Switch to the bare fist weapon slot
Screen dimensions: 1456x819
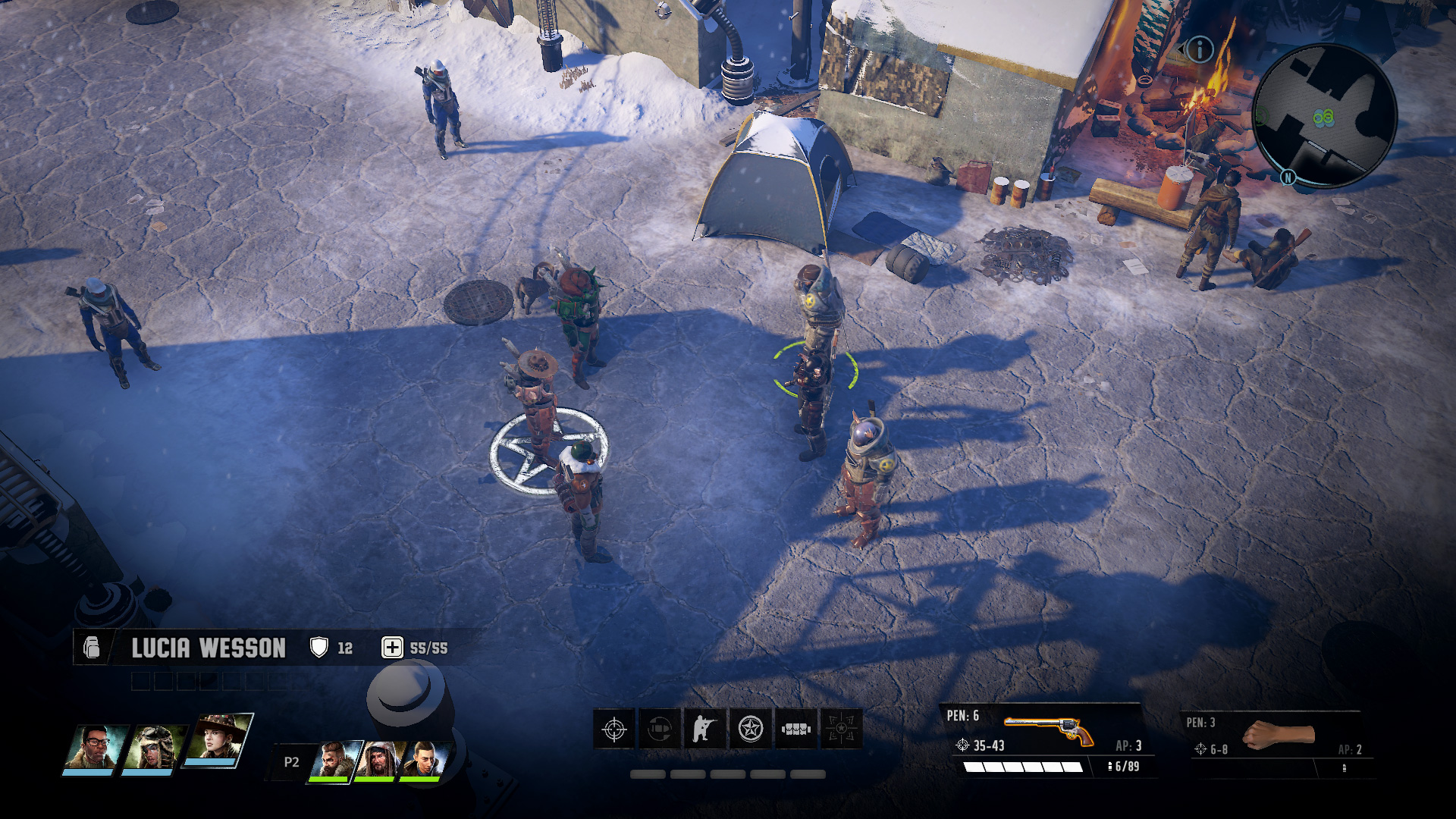coord(1279,736)
